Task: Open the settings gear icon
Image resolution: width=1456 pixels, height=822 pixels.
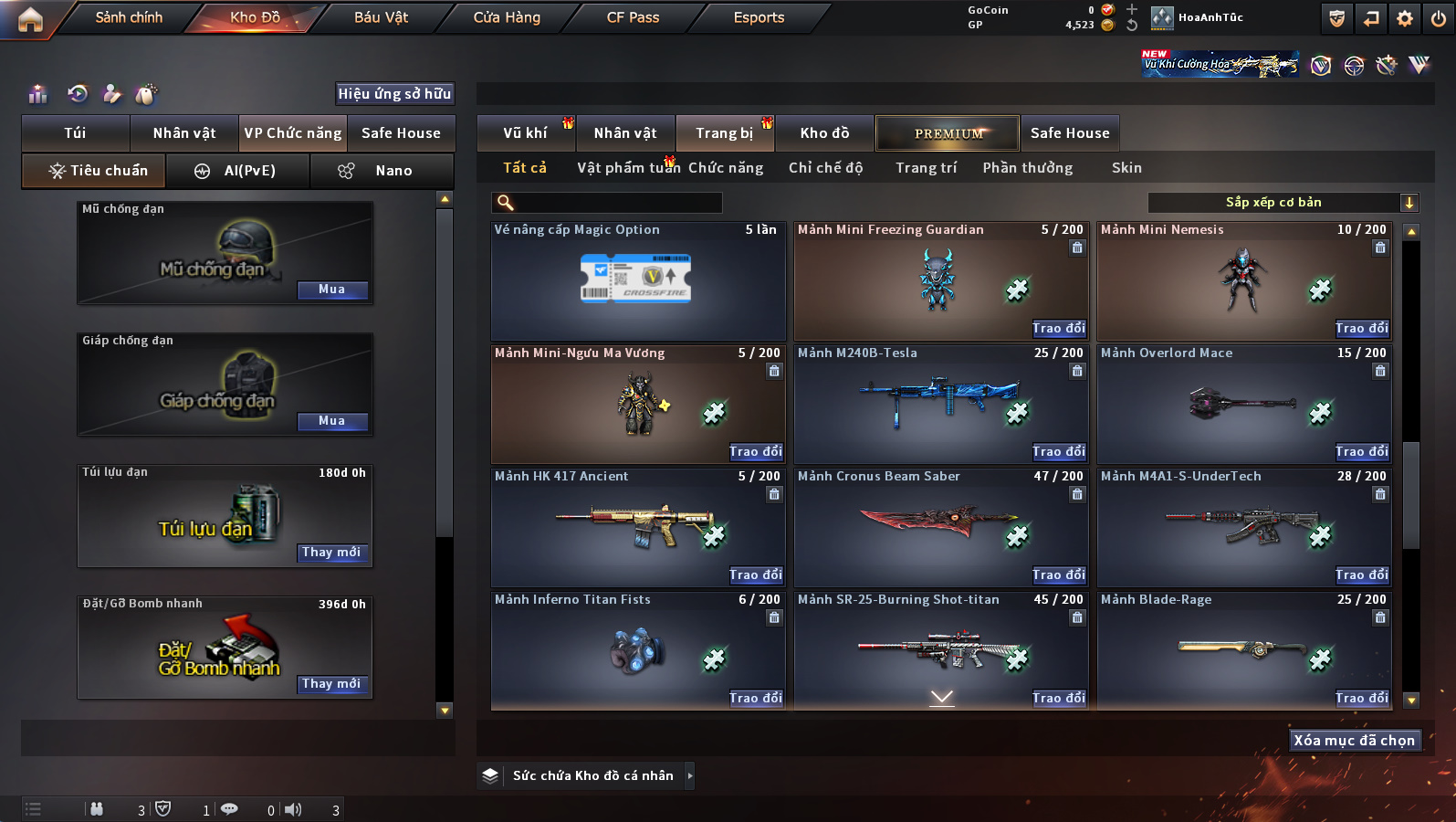Action: (1405, 18)
